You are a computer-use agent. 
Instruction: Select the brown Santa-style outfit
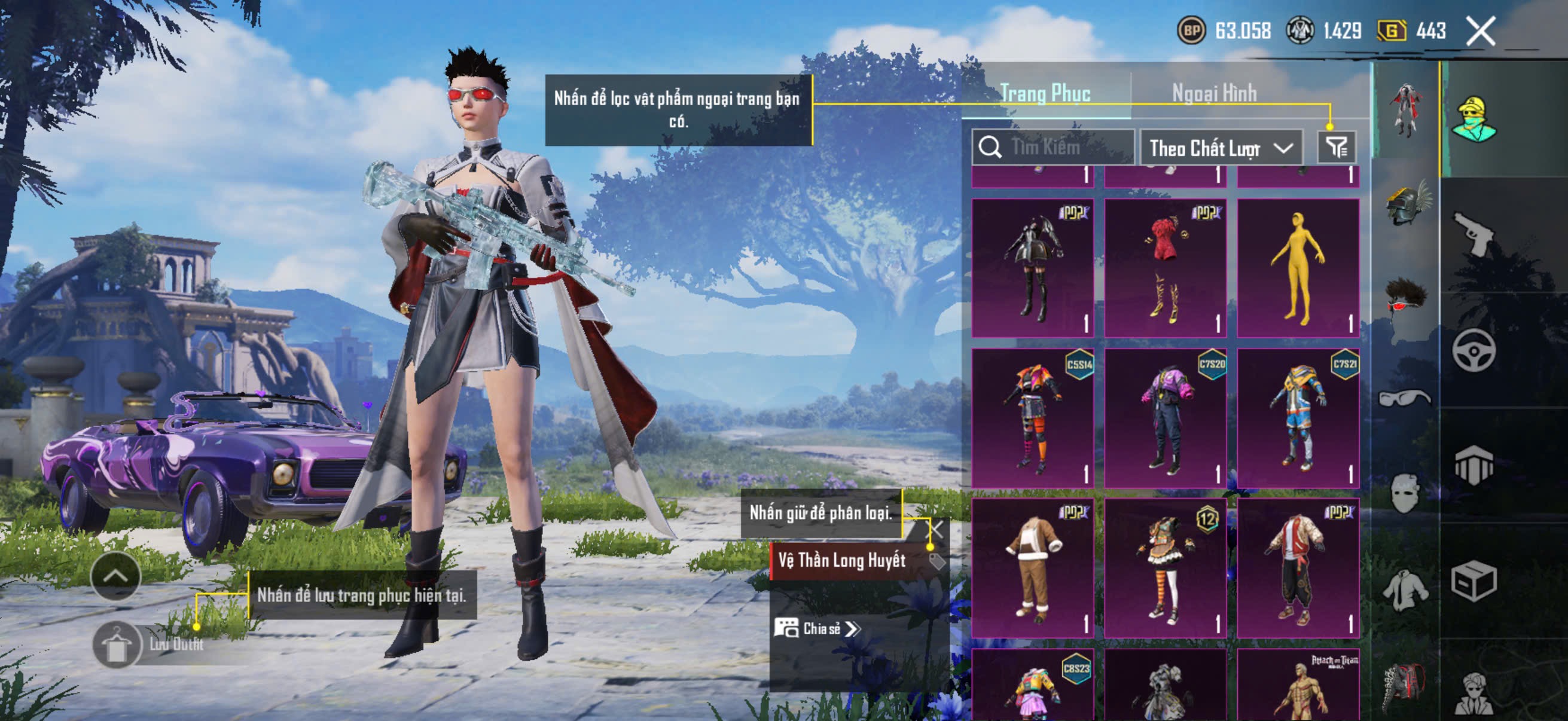(x=1032, y=568)
